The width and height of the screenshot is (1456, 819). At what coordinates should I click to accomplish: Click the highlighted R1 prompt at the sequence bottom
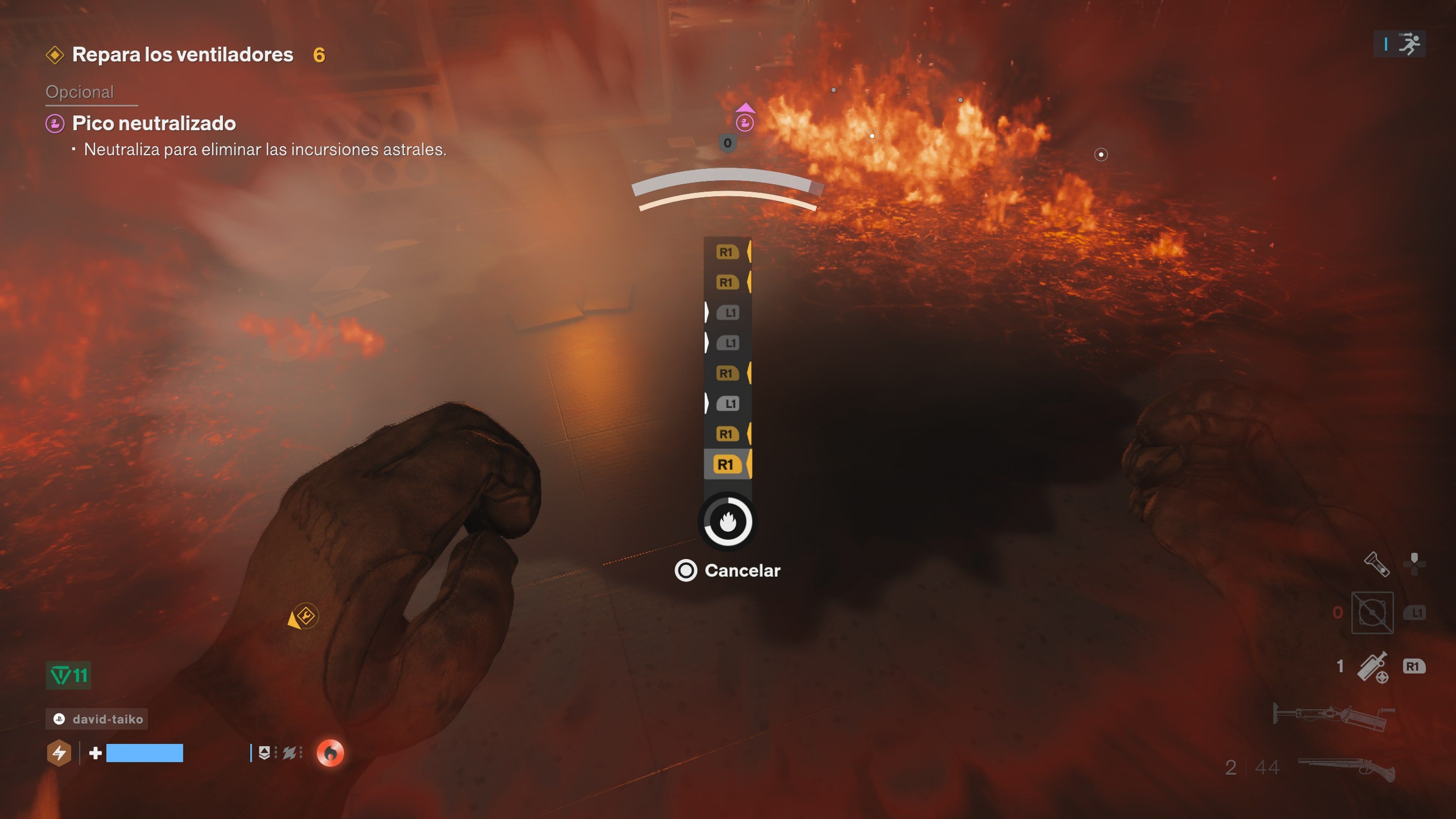click(728, 464)
